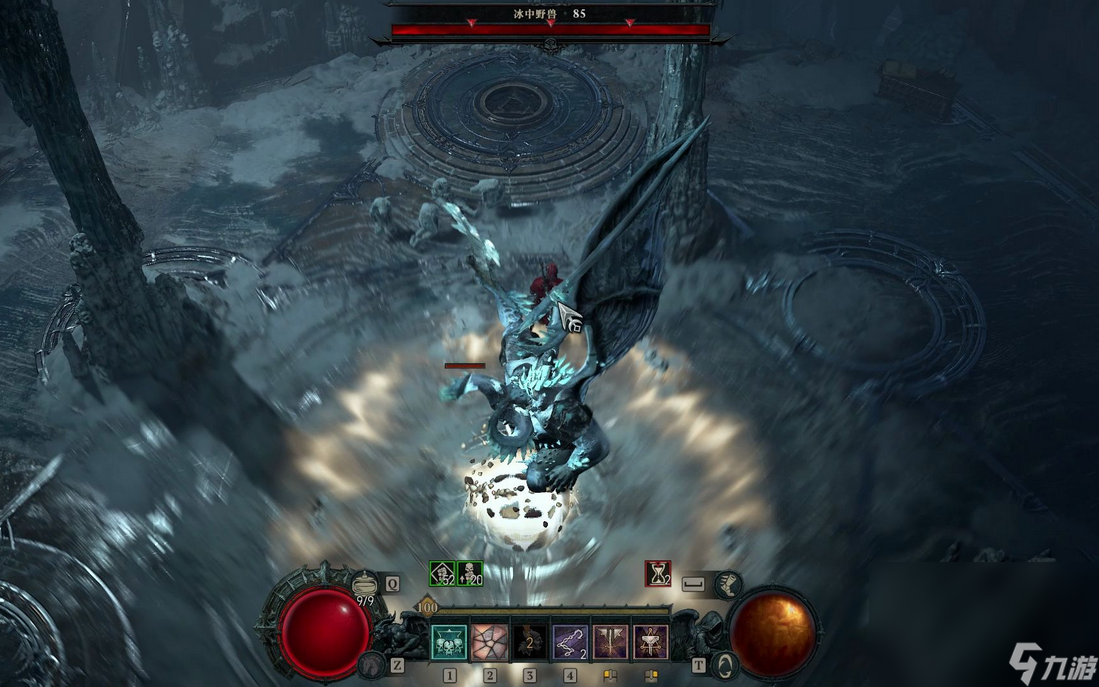Inspect the green skeleton buff showing 20
The image size is (1099, 687).
[x=470, y=573]
